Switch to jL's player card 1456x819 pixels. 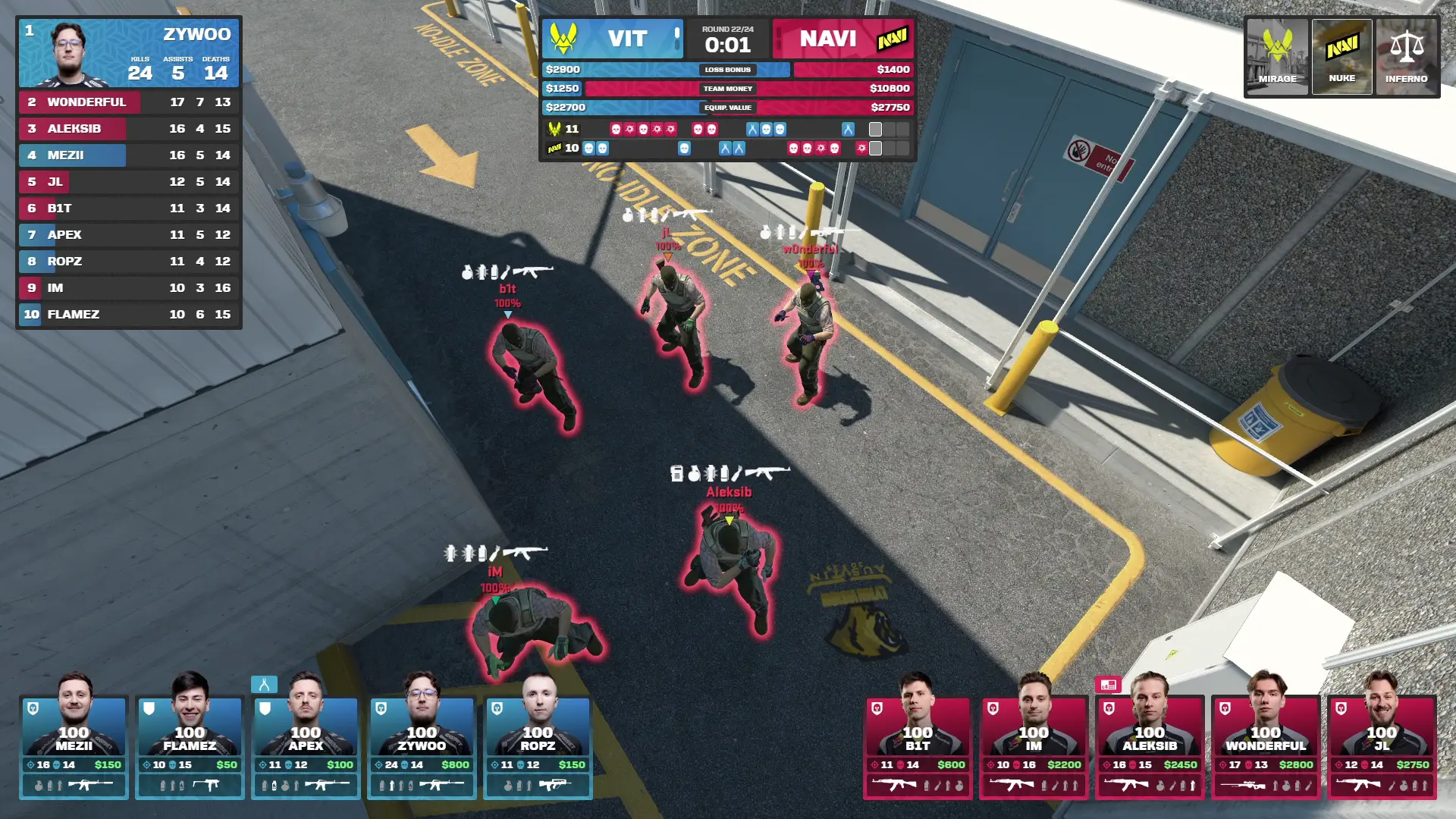(x=1382, y=747)
